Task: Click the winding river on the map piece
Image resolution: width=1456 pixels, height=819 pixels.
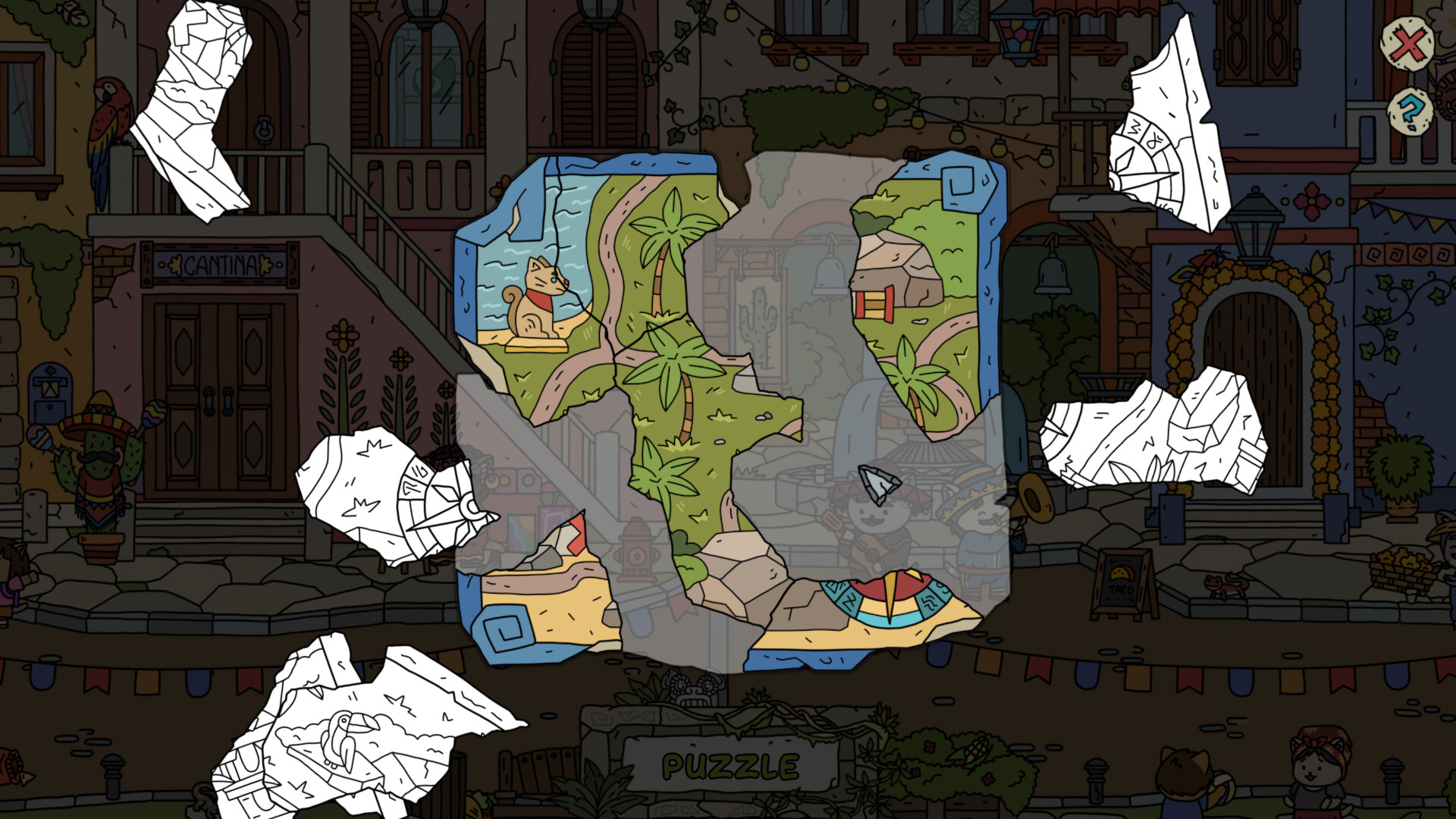Action: point(614,250)
